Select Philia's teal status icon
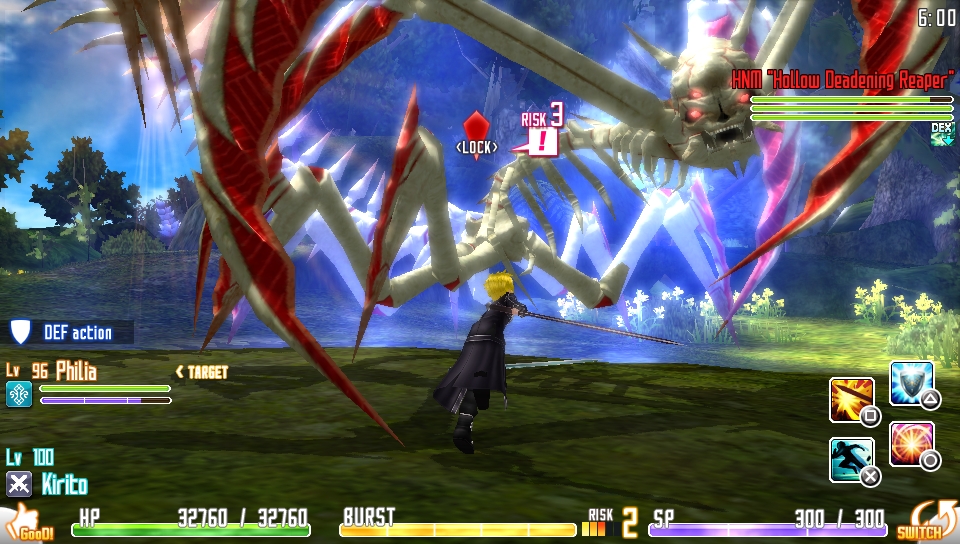The width and height of the screenshot is (960, 544). [x=19, y=394]
